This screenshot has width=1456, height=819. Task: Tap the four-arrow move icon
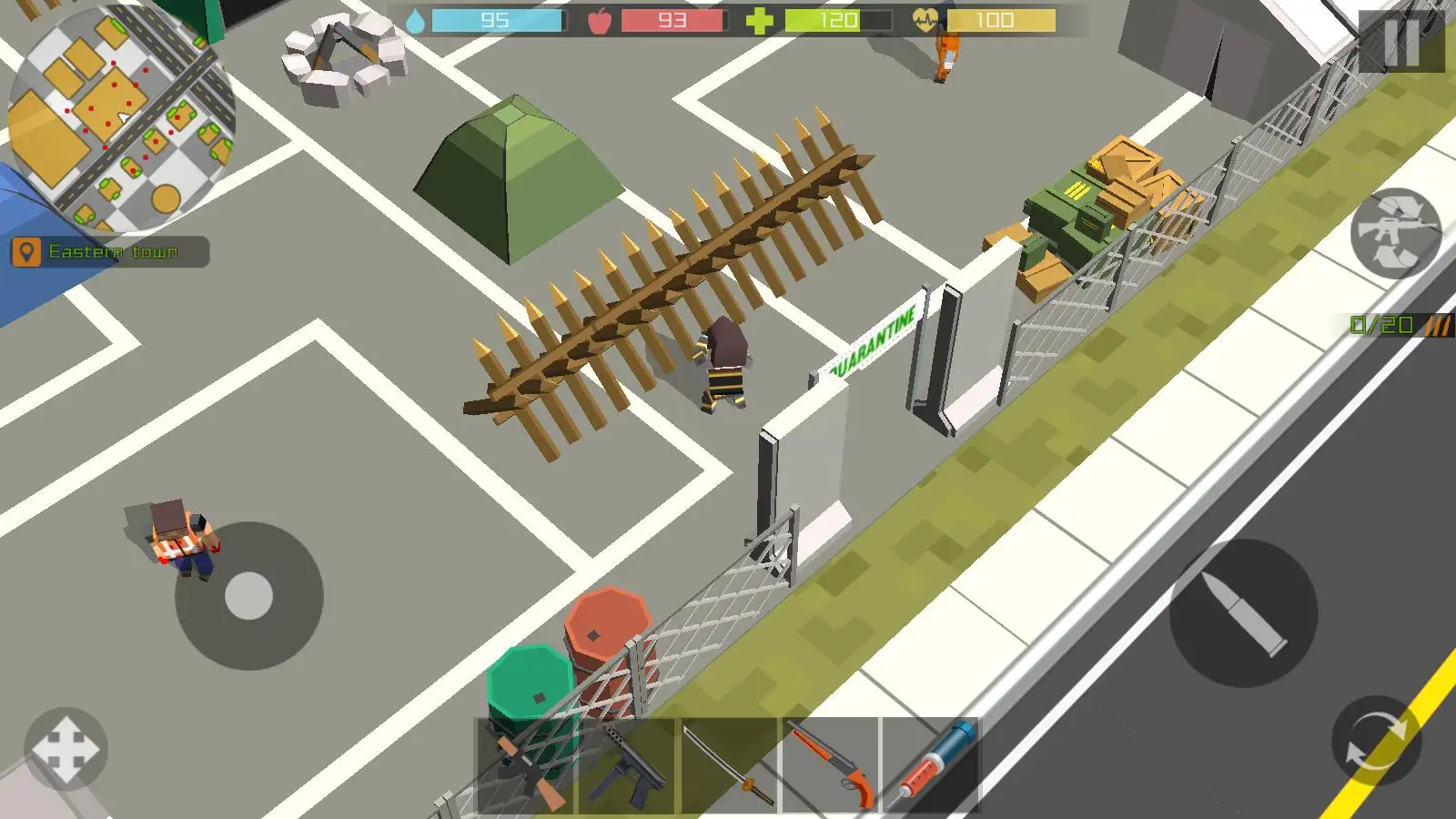(x=66, y=749)
